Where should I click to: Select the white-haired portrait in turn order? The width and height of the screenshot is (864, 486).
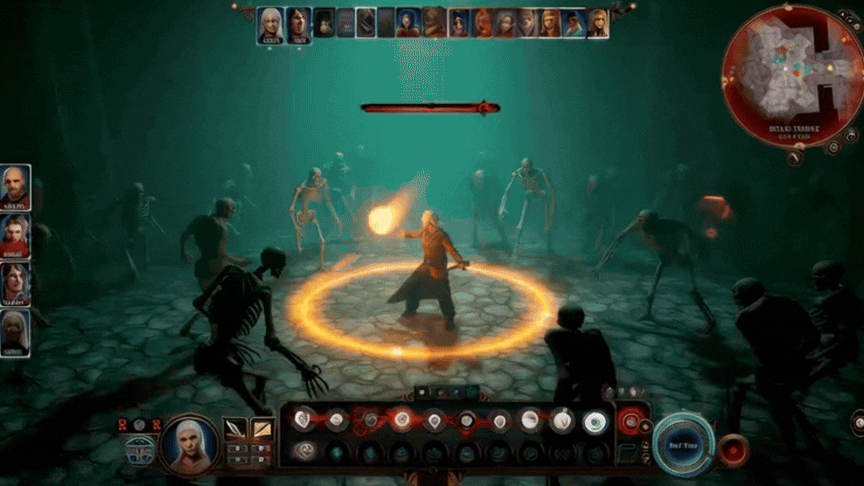coord(270,23)
